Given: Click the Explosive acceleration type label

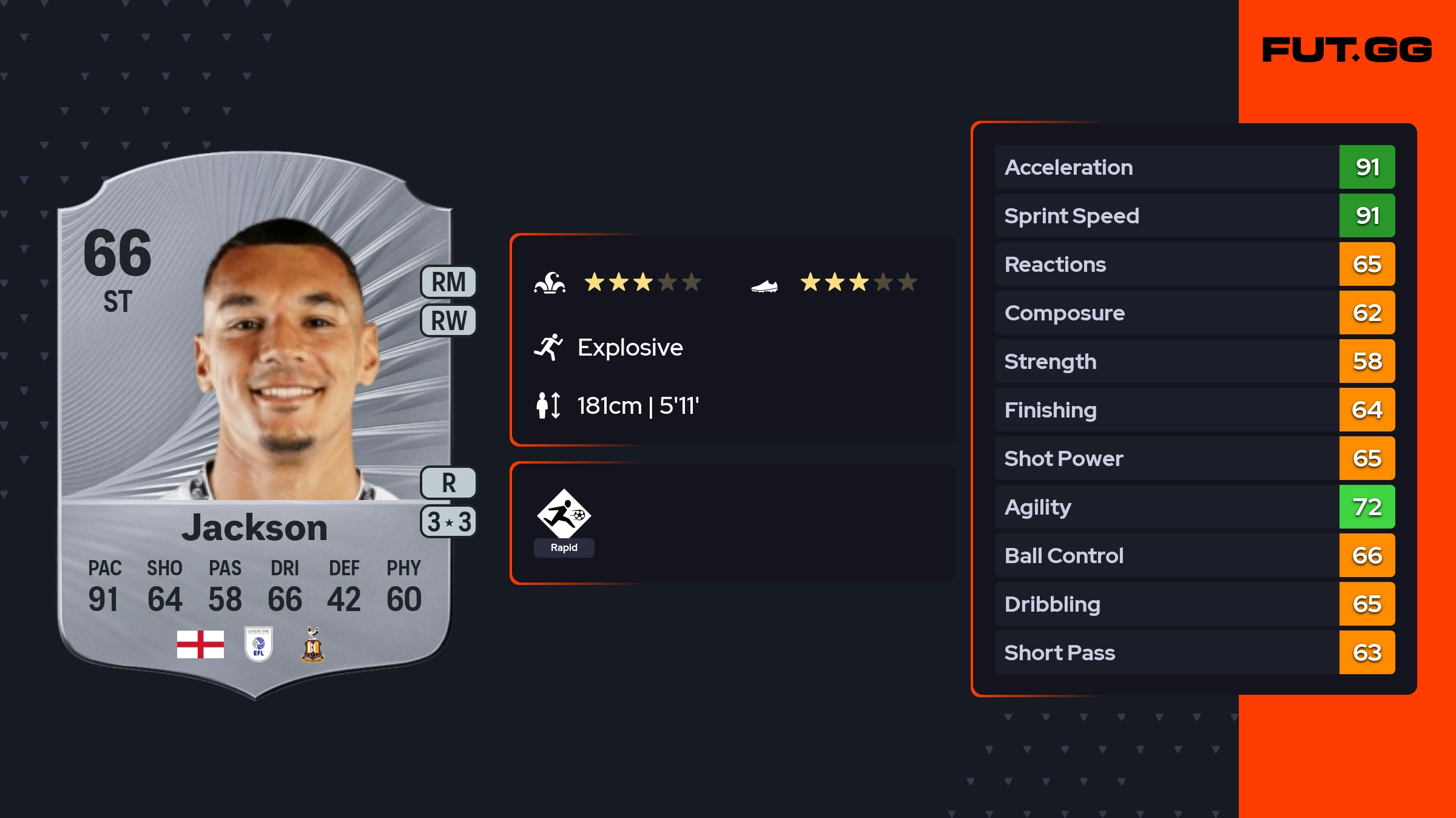Looking at the screenshot, I should click(630, 347).
